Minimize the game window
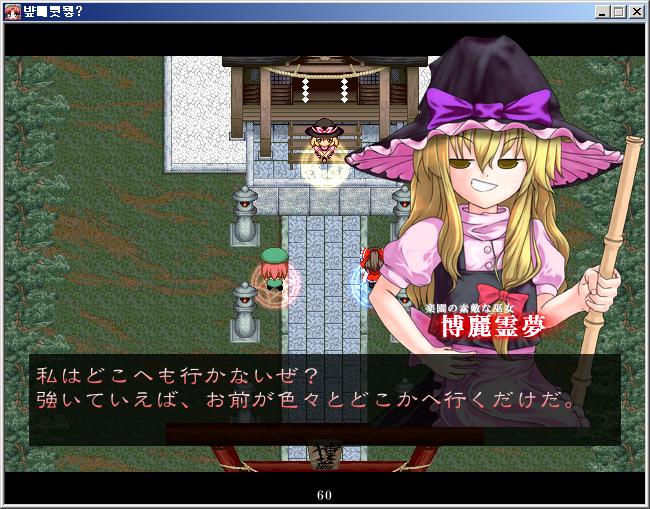 point(603,11)
